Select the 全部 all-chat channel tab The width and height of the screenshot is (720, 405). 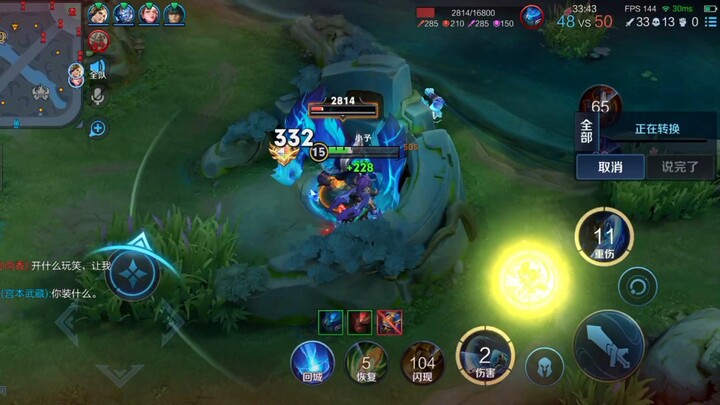click(x=587, y=130)
